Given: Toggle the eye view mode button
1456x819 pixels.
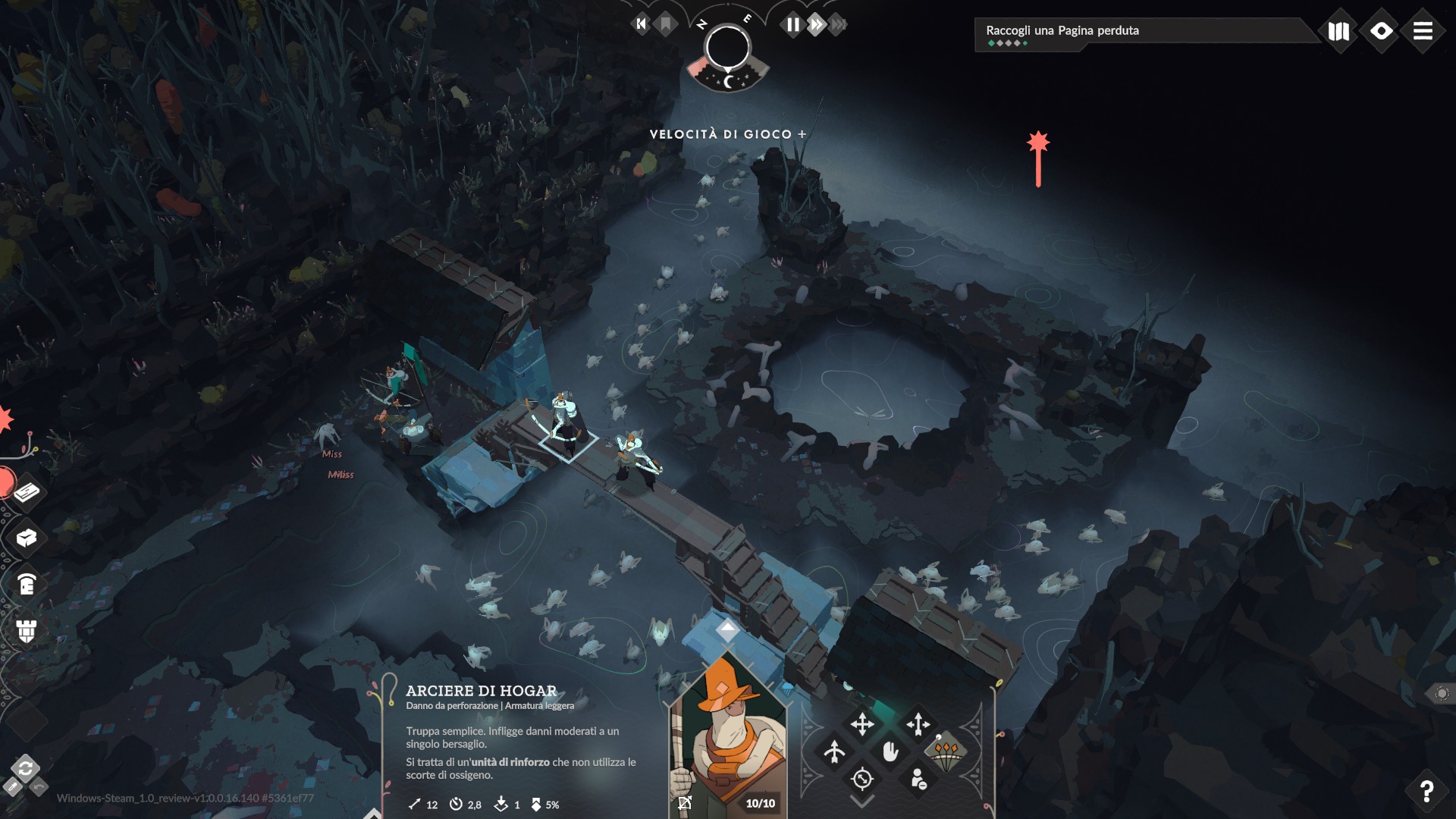Looking at the screenshot, I should 1381,31.
